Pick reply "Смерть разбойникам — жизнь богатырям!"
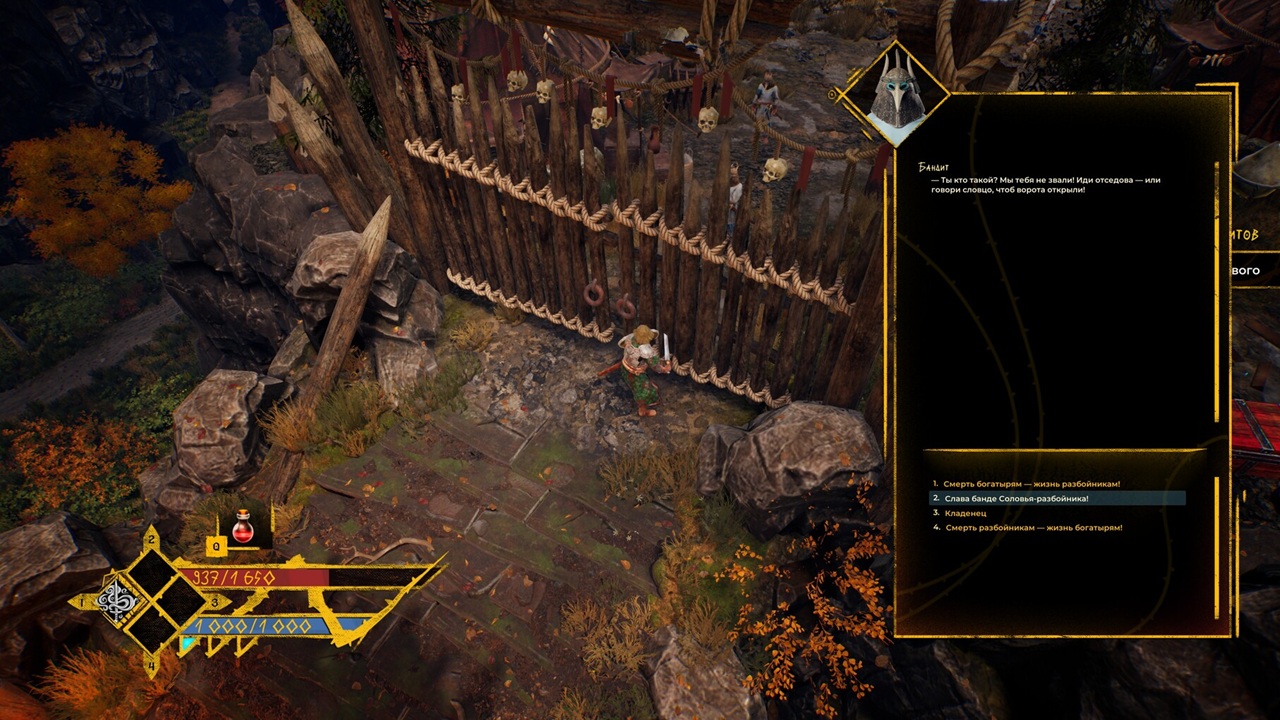1280x720 pixels. (x=1033, y=527)
